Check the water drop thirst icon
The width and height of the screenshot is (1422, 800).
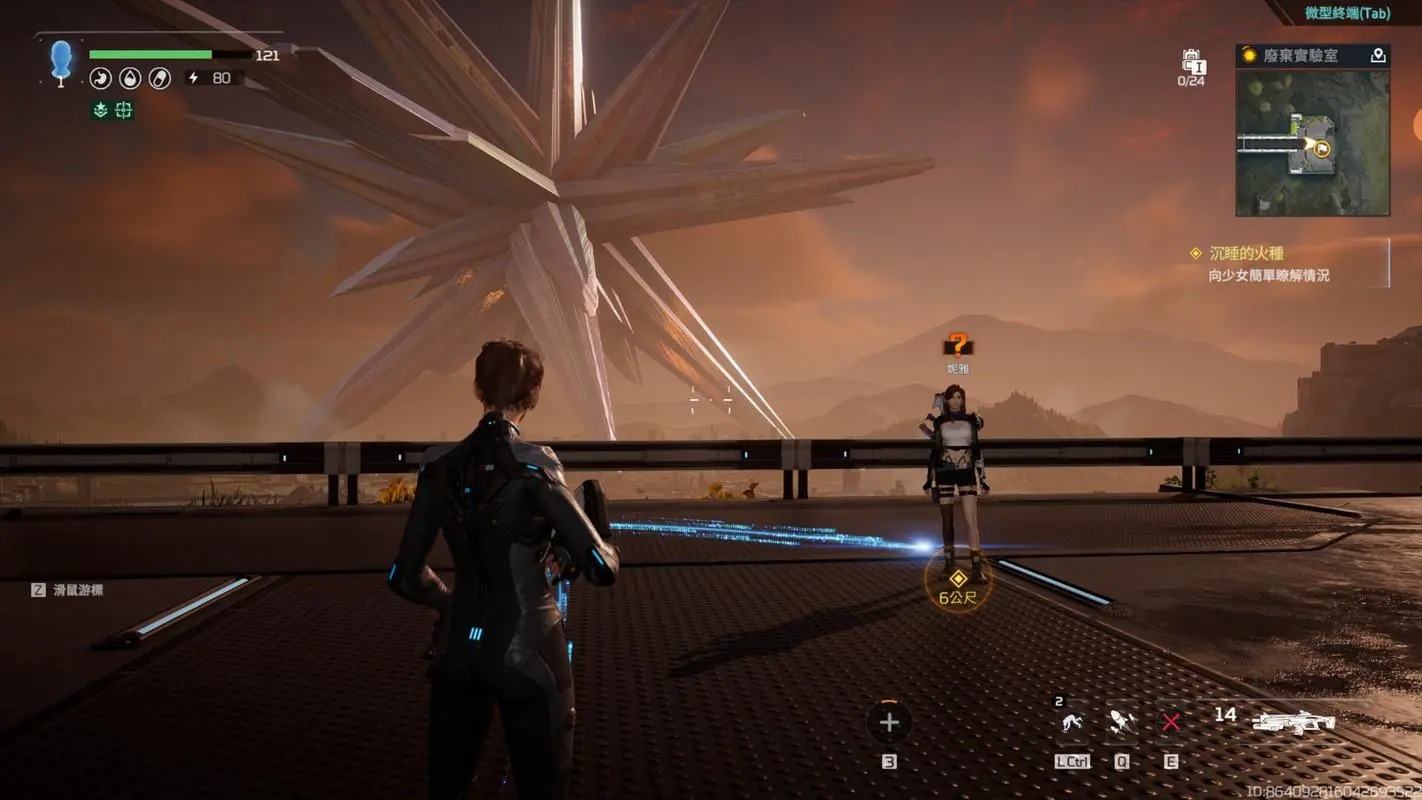(130, 78)
